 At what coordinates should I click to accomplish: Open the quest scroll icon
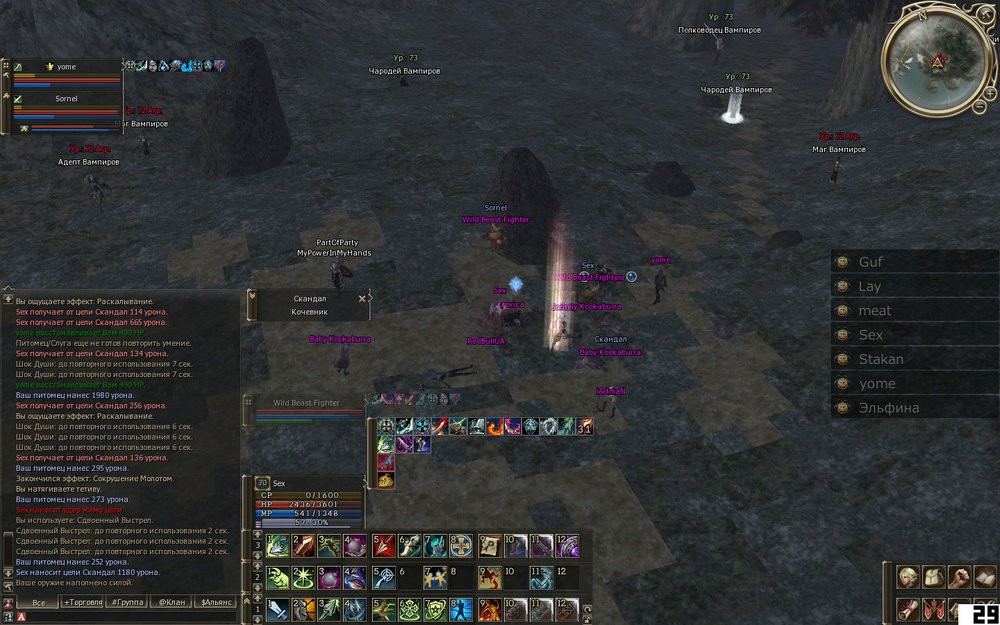[909, 608]
